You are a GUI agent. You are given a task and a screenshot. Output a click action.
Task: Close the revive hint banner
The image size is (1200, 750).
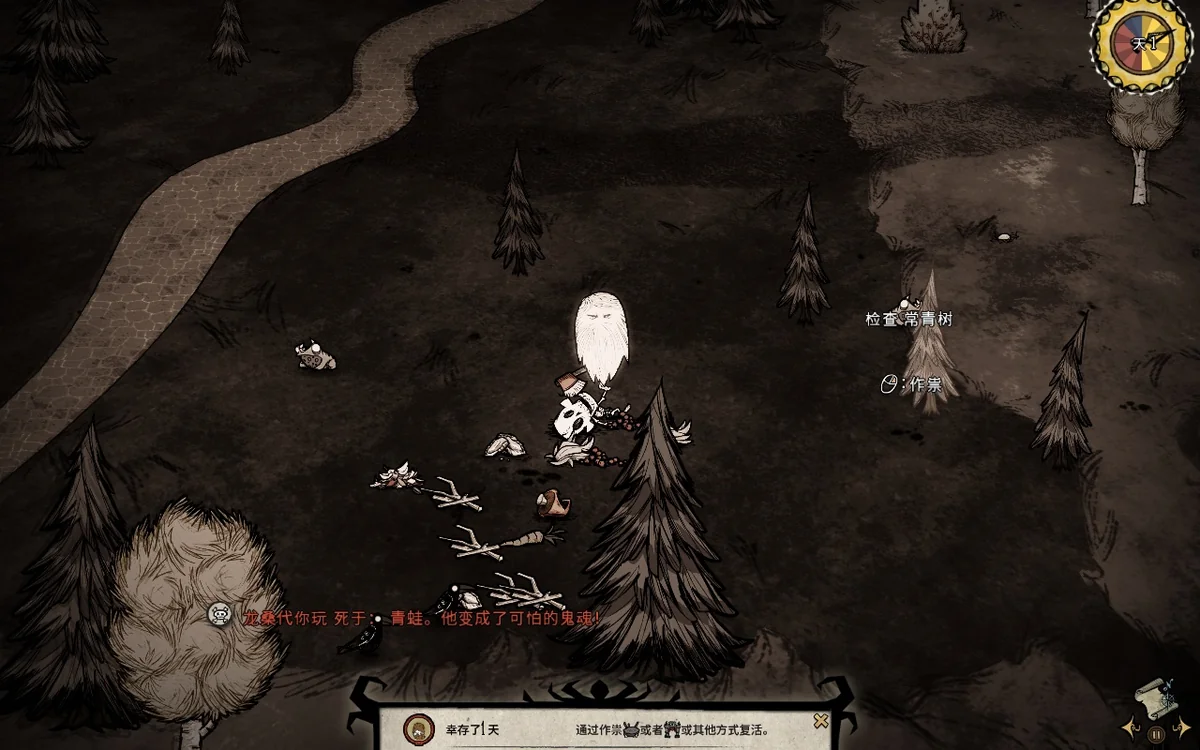tap(821, 721)
